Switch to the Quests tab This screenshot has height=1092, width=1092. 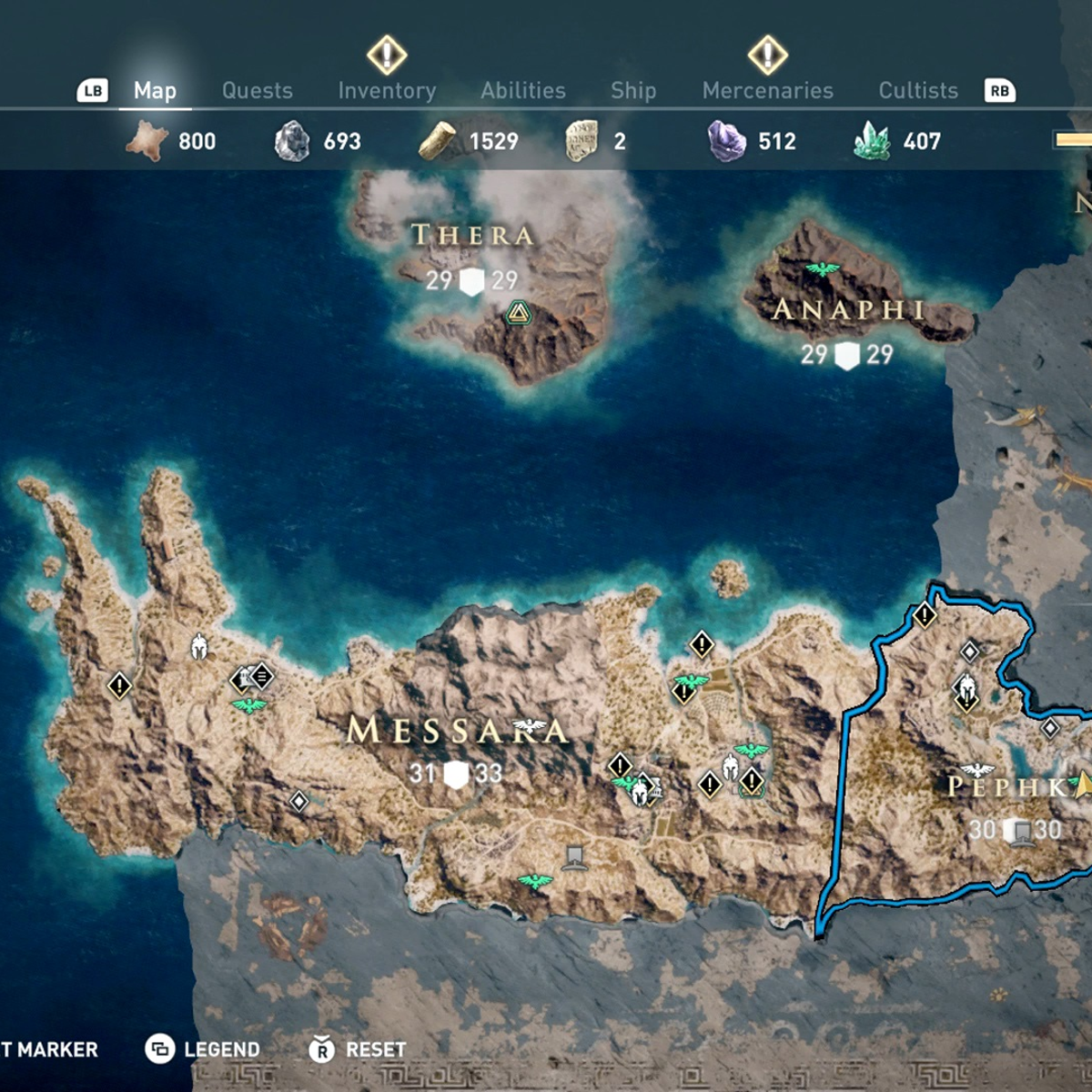(258, 90)
